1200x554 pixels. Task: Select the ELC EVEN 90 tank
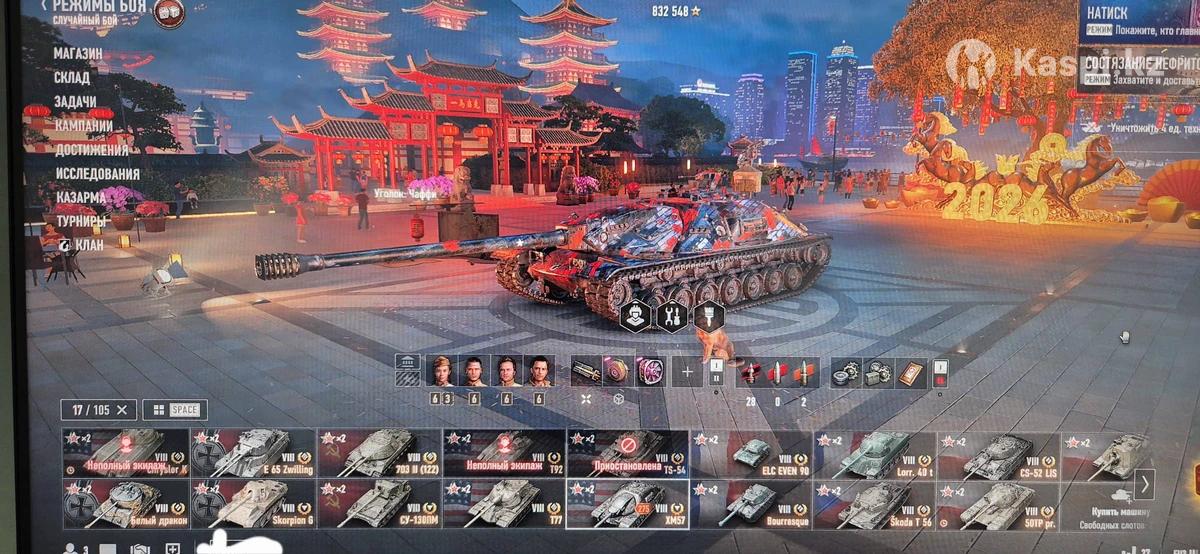752,454
